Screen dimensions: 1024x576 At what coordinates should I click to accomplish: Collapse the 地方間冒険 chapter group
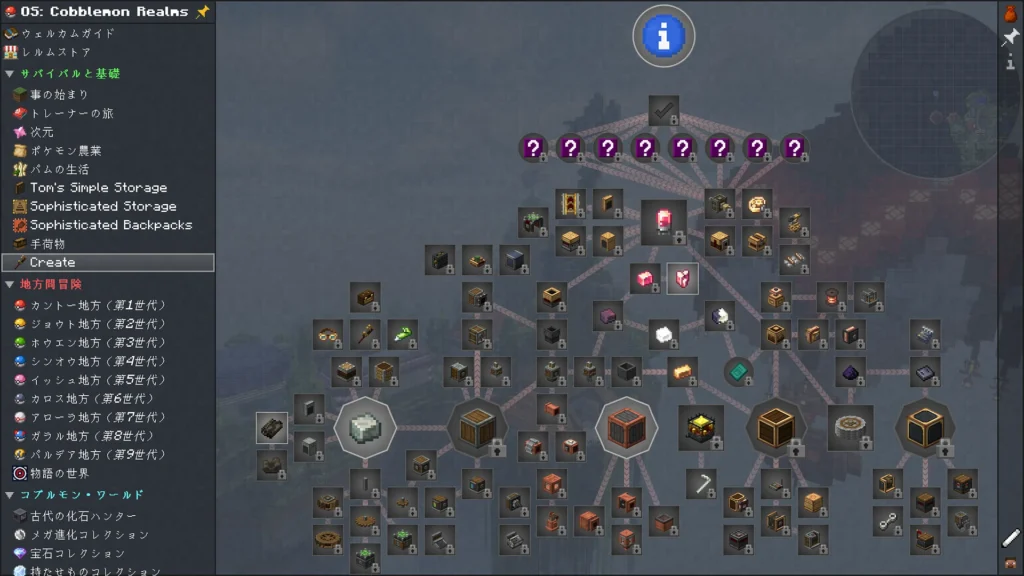click(10, 285)
